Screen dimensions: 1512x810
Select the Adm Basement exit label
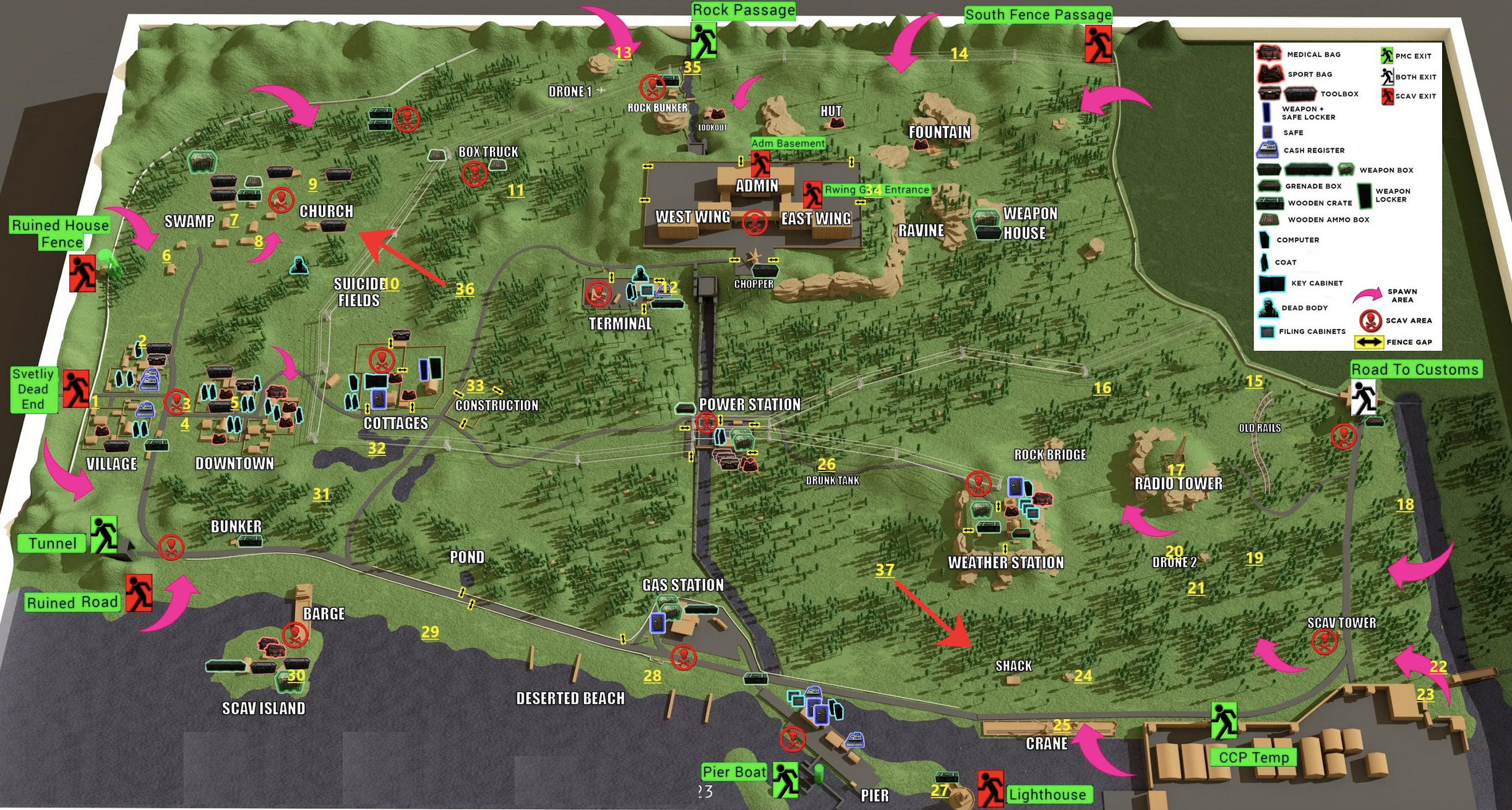pyautogui.click(x=788, y=143)
